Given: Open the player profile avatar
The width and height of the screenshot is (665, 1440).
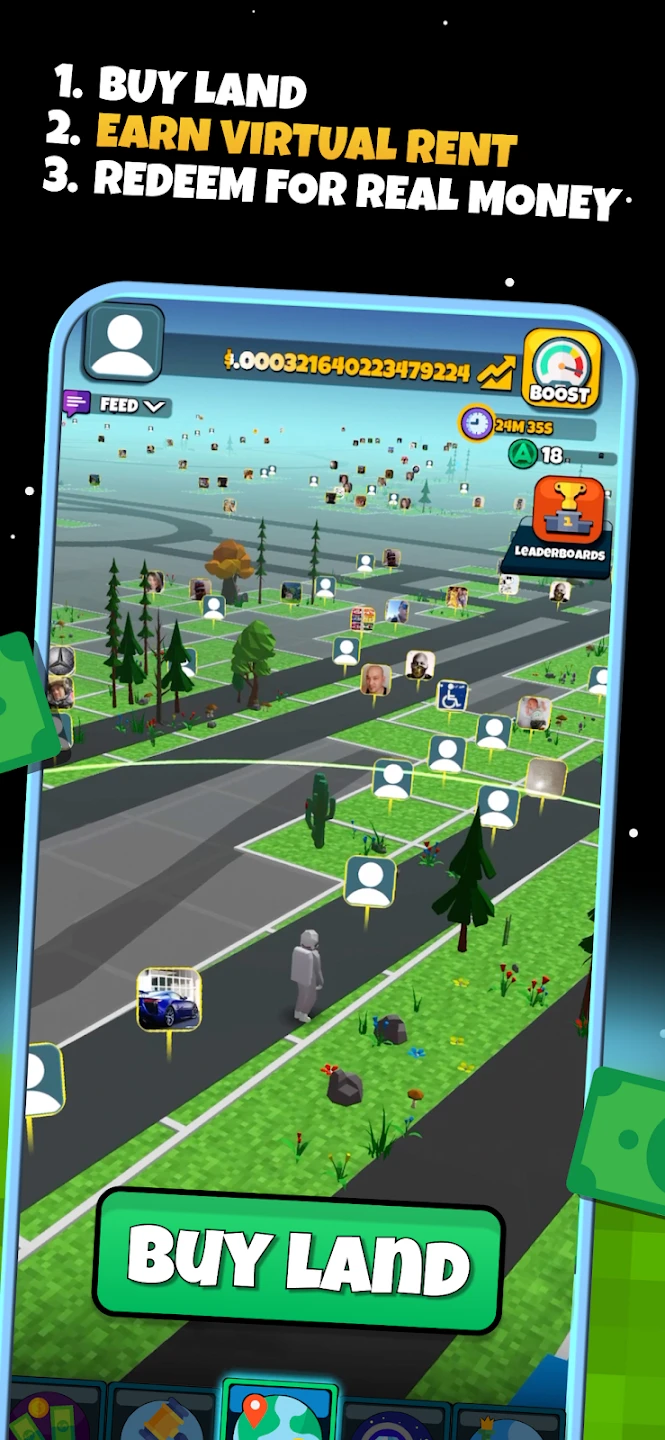Looking at the screenshot, I should pyautogui.click(x=124, y=343).
